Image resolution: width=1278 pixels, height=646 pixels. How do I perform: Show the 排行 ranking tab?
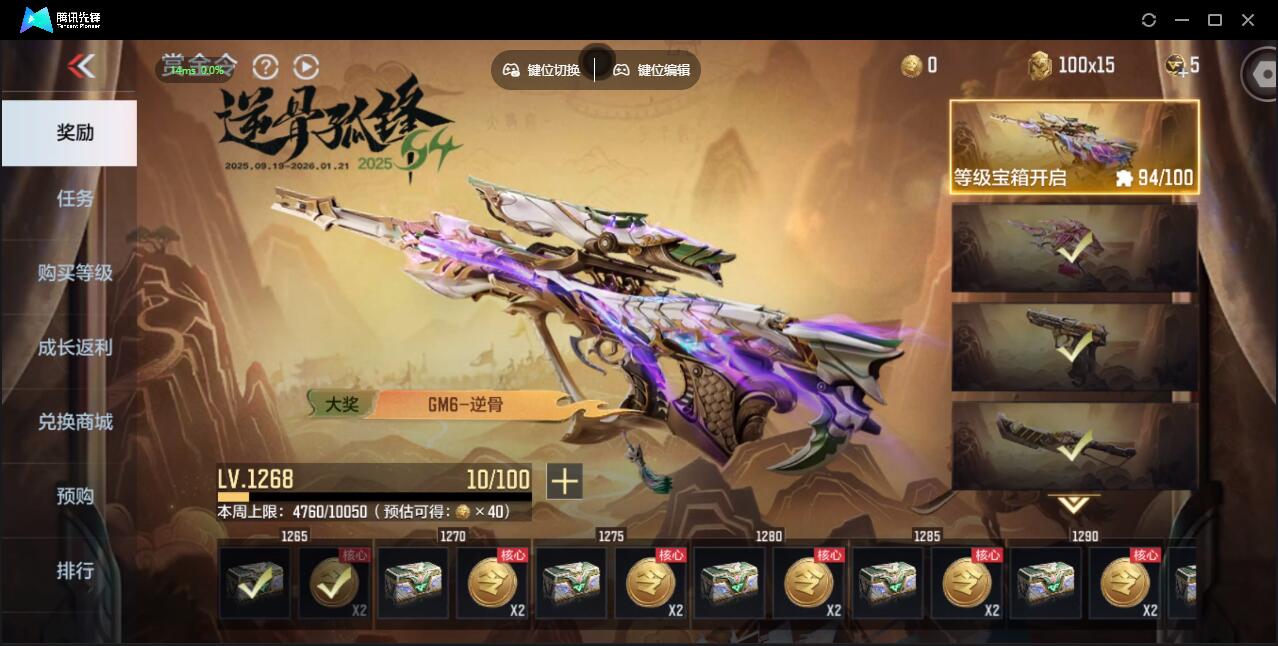tap(74, 570)
